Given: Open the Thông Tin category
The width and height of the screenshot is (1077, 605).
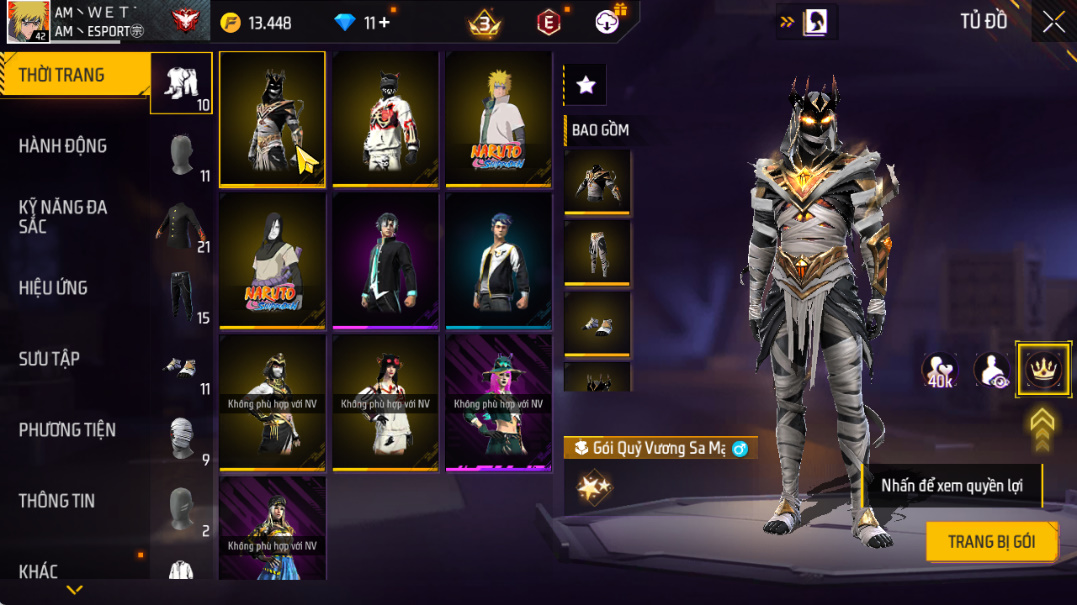Looking at the screenshot, I should (x=56, y=501).
